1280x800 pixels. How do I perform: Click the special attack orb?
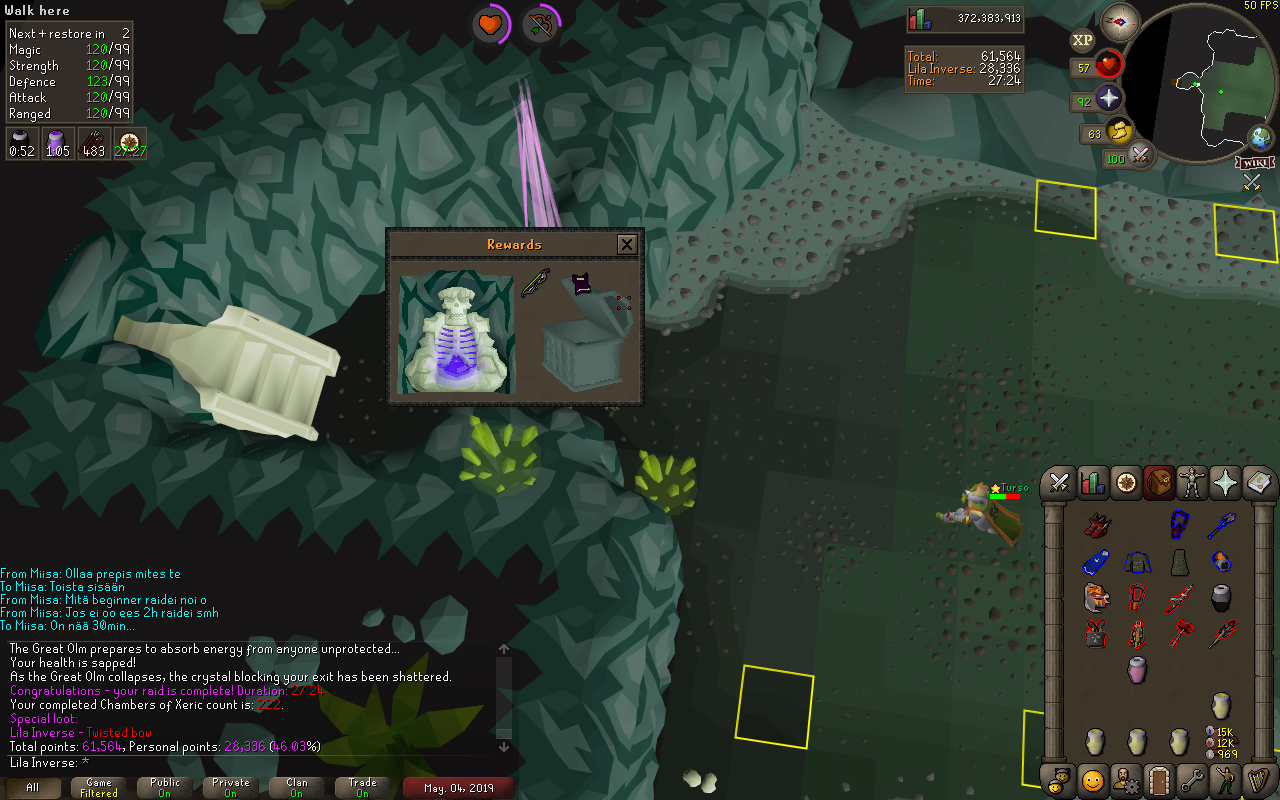pos(1140,156)
